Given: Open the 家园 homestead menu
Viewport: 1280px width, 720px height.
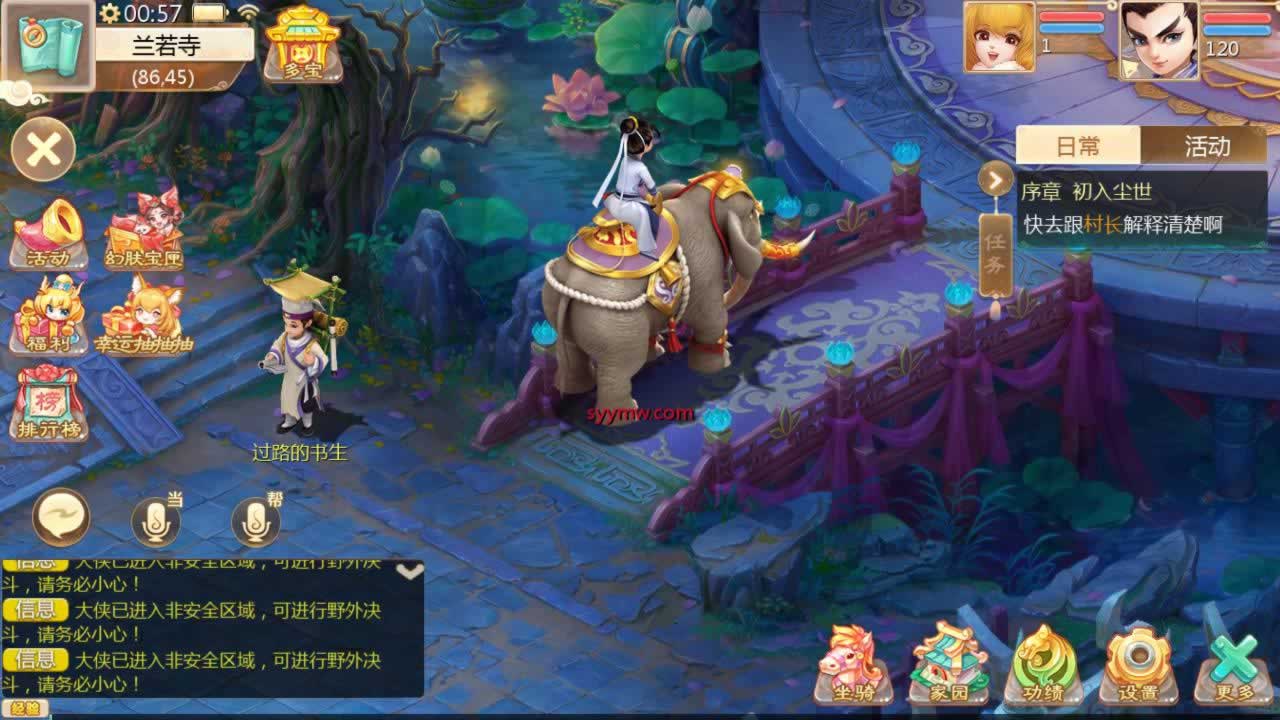Looking at the screenshot, I should click(x=948, y=665).
